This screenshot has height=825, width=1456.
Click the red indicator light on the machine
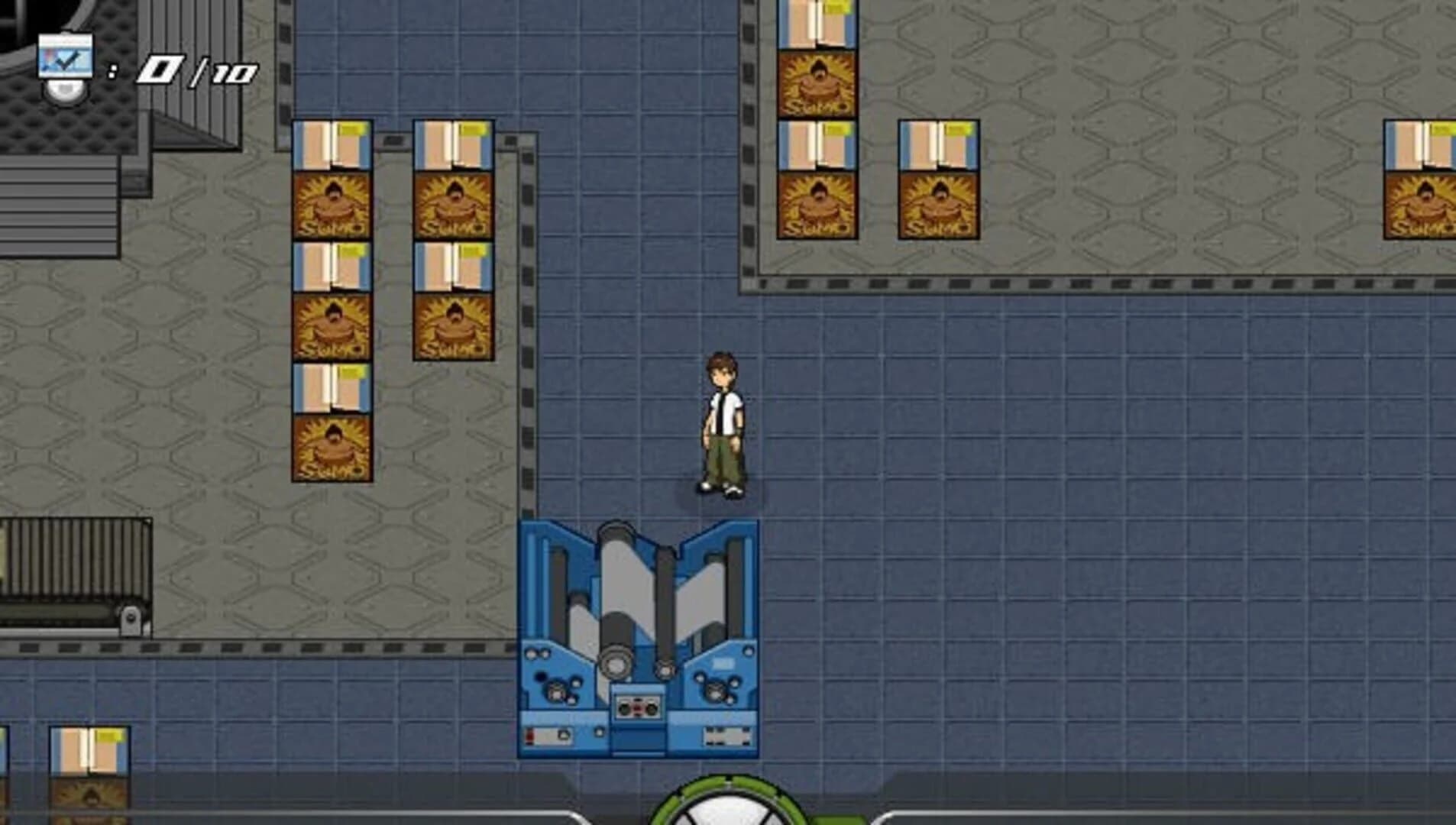tap(529, 736)
